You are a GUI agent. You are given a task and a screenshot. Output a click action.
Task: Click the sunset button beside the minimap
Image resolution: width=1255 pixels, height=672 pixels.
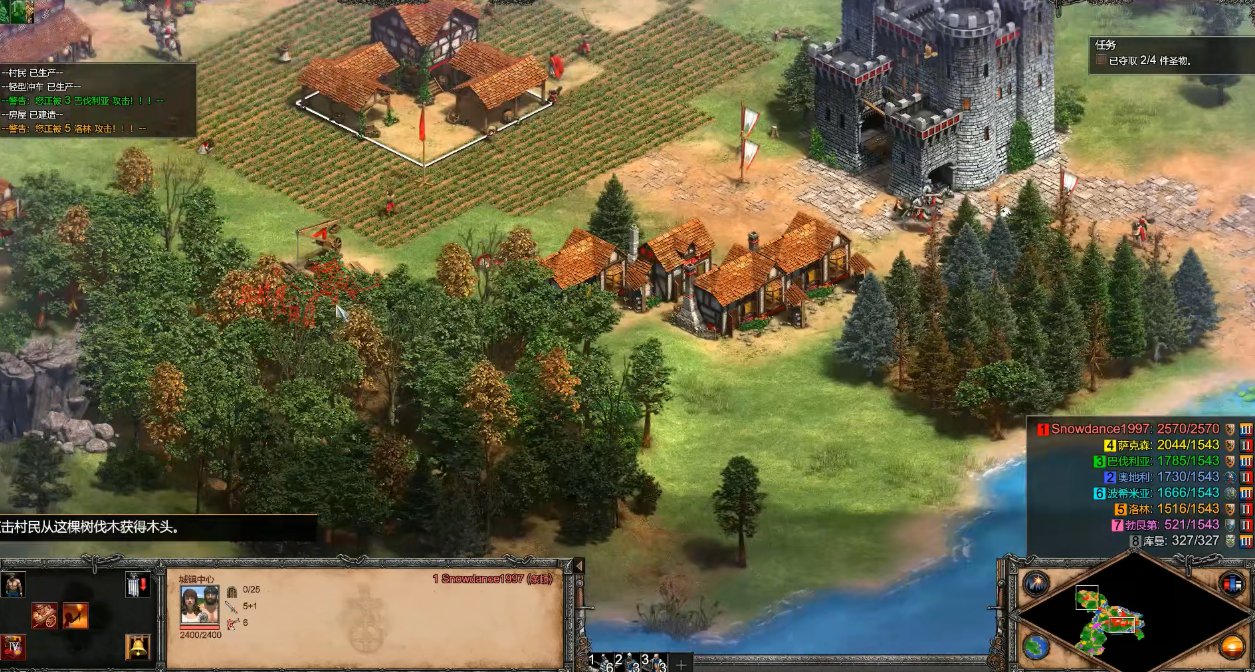point(1232,646)
